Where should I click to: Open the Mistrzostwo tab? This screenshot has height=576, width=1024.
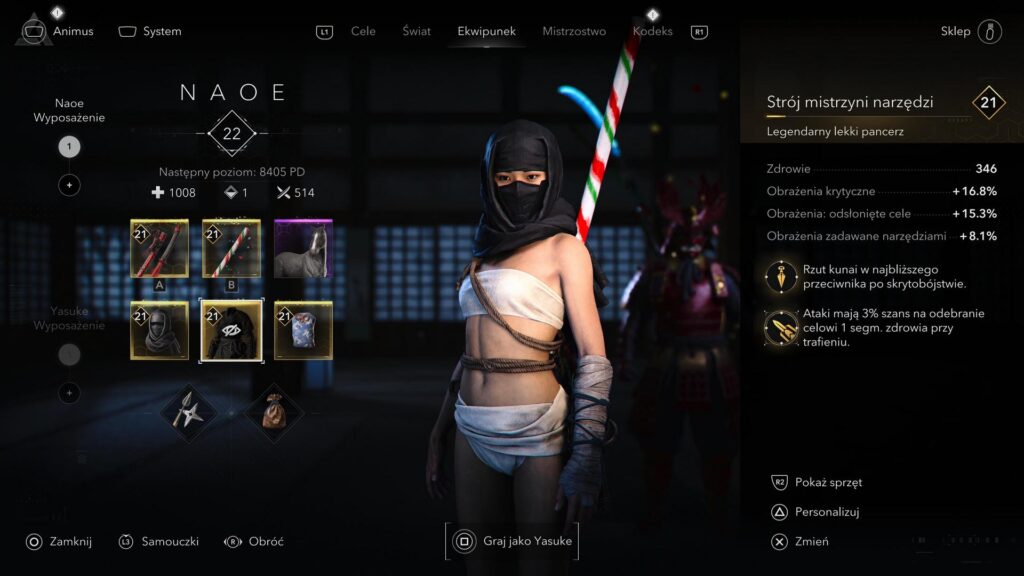(x=574, y=31)
